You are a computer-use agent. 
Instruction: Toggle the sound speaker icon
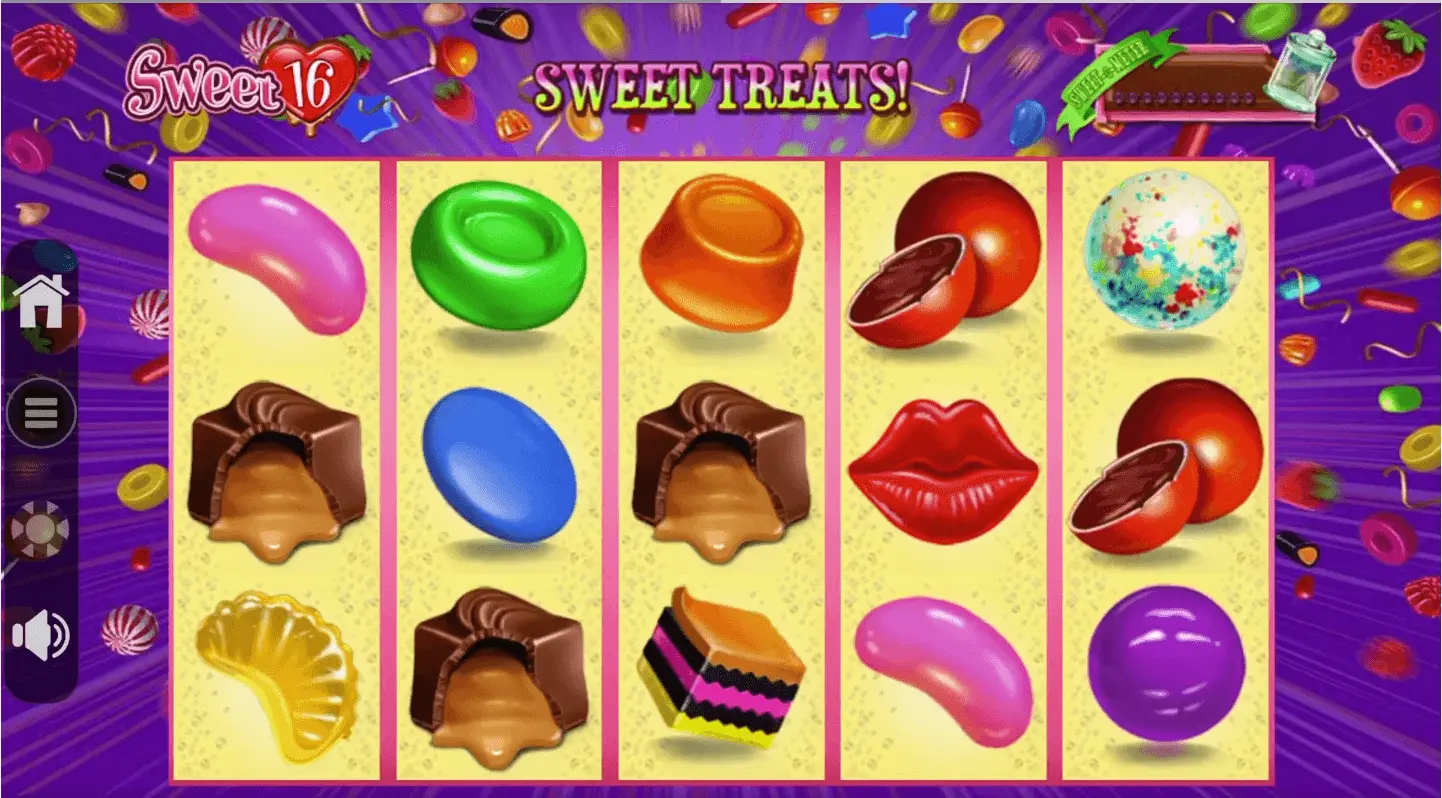(41, 636)
